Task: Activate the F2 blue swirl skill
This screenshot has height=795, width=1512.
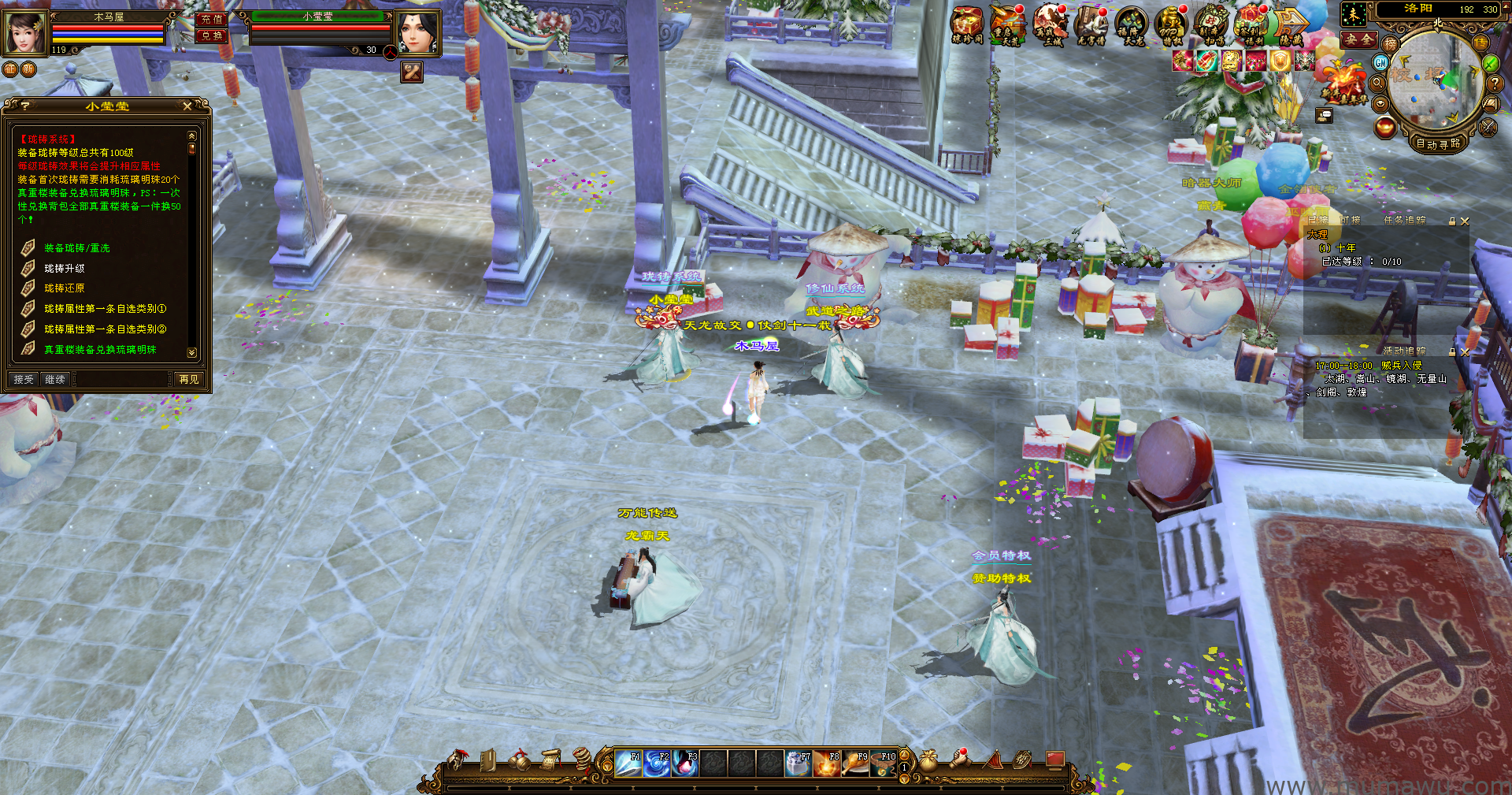Action: (x=657, y=763)
